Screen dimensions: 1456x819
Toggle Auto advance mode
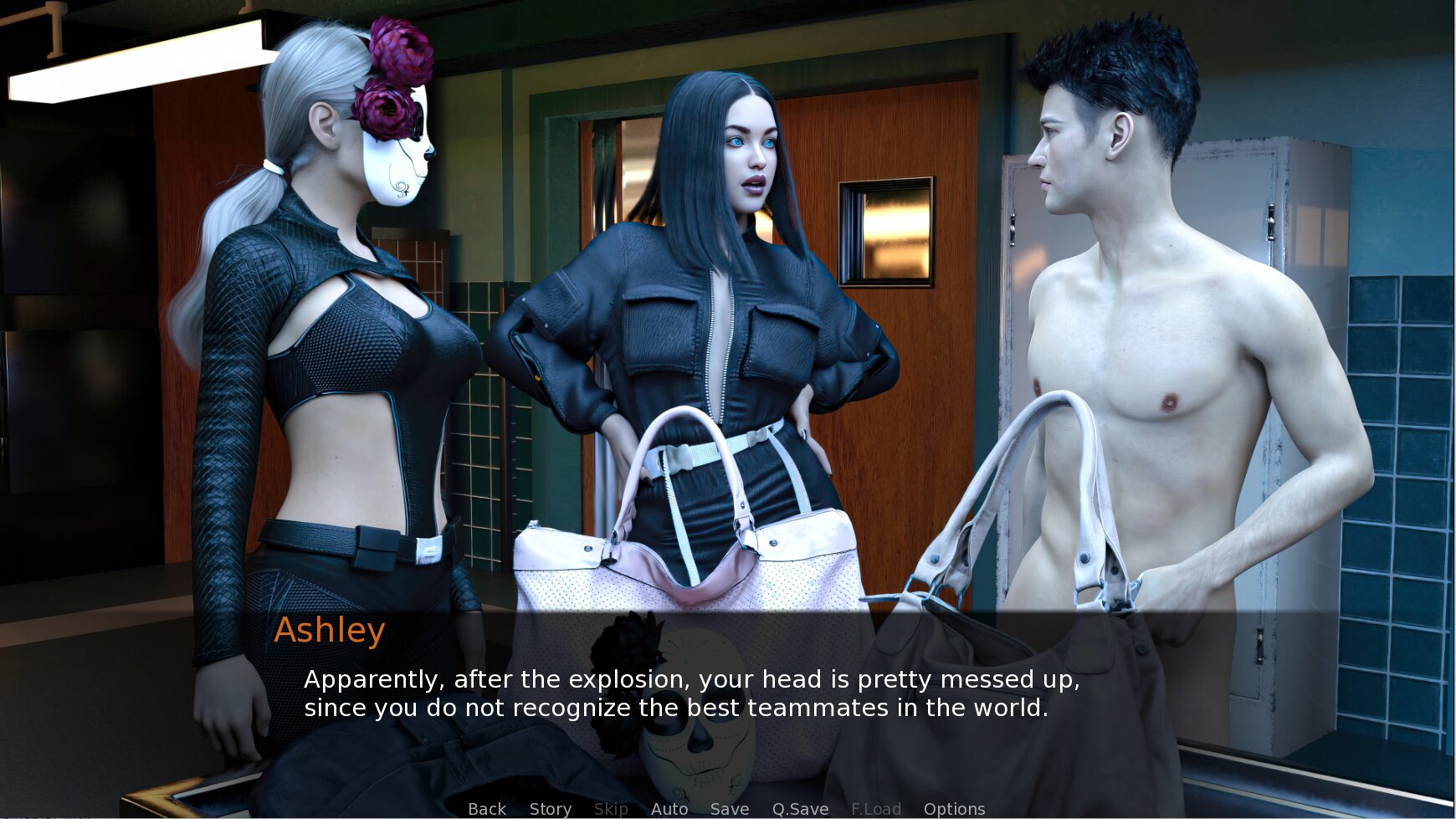[x=669, y=808]
